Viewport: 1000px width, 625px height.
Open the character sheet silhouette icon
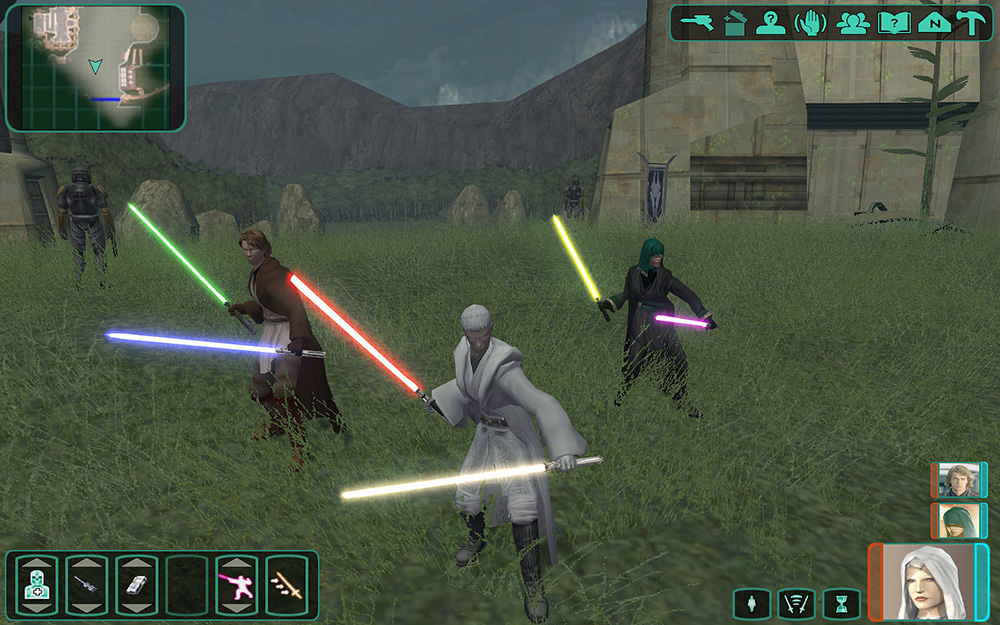pyautogui.click(x=771, y=22)
